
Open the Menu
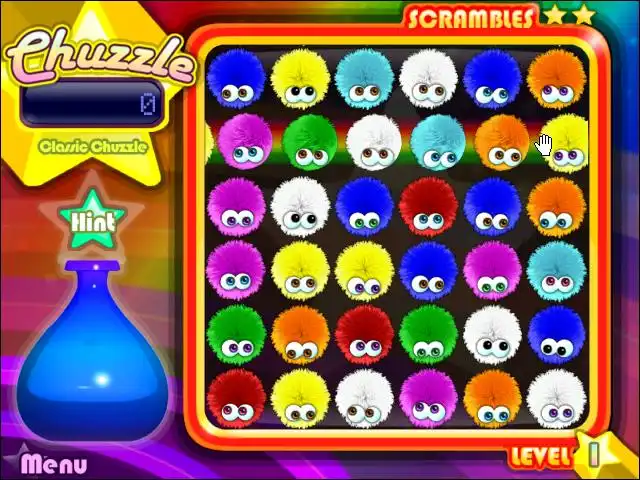point(54,464)
